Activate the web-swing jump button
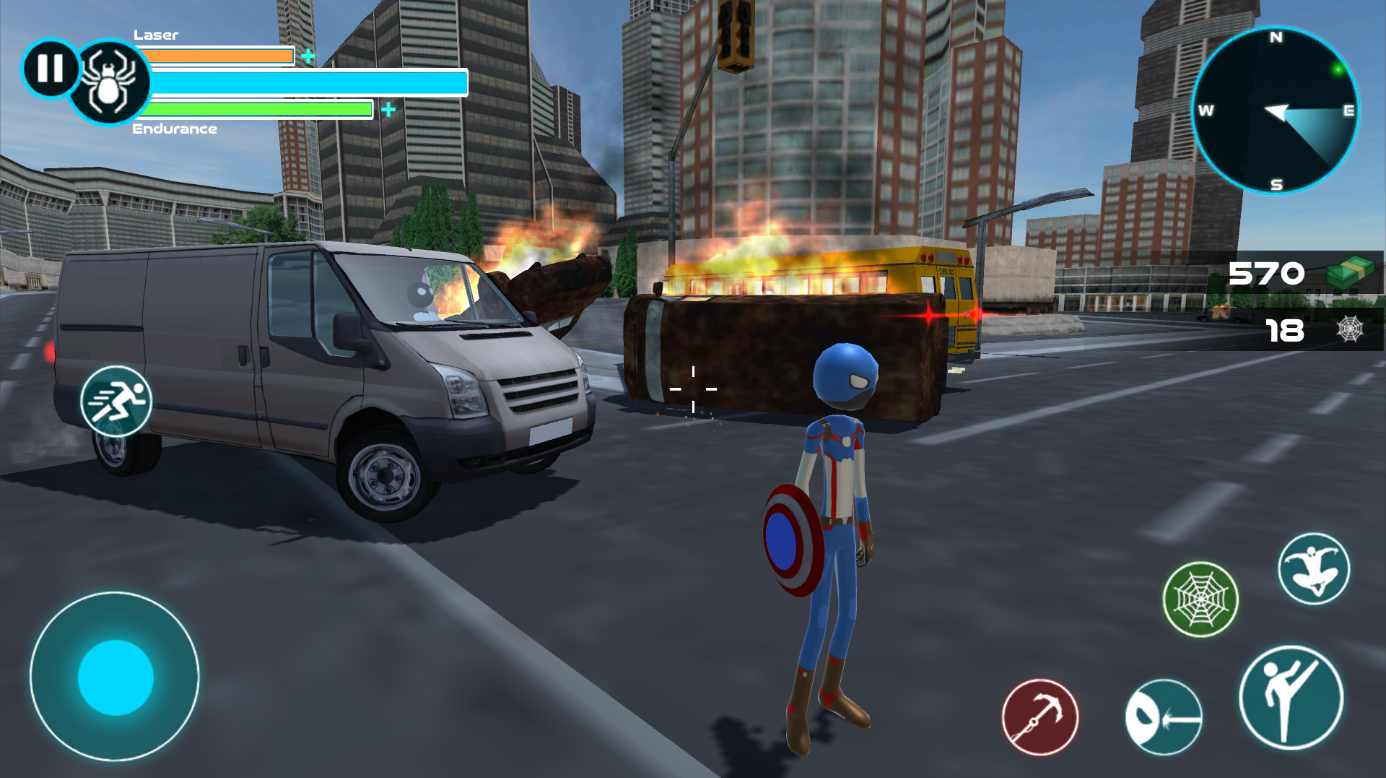 click(1314, 568)
